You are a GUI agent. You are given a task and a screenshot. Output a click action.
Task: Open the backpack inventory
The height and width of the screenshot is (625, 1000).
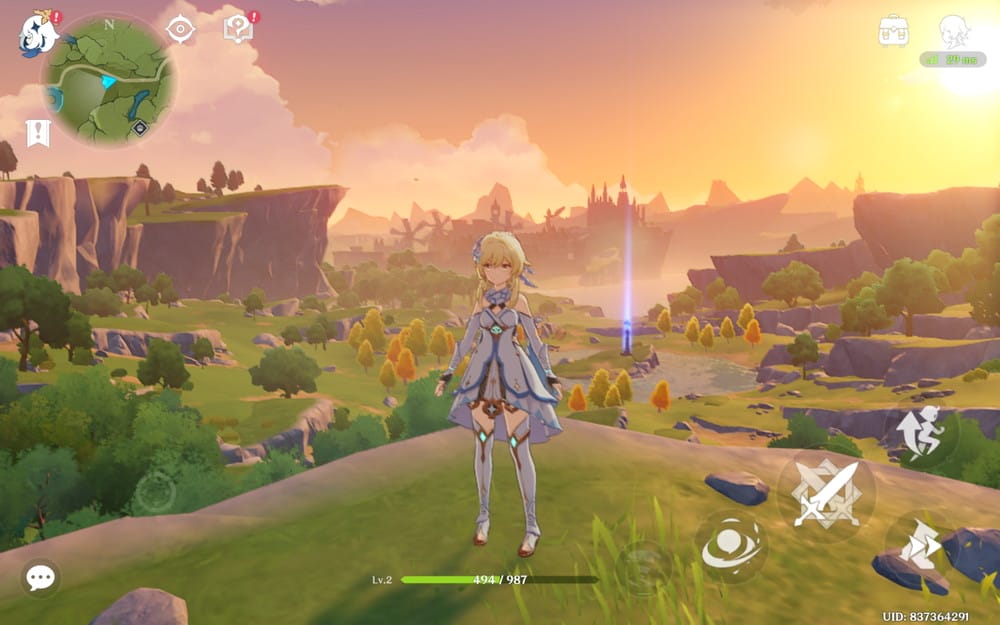coord(893,31)
